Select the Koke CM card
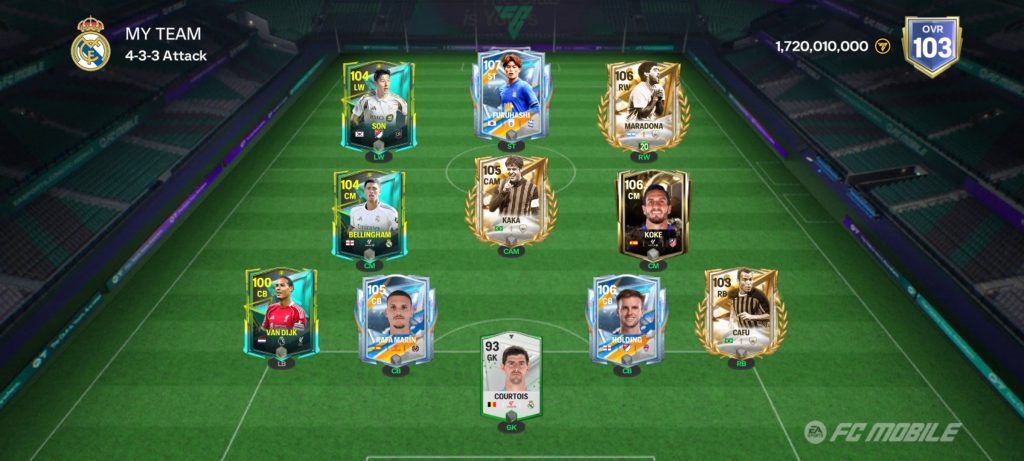Image resolution: width=1024 pixels, height=461 pixels. [x=652, y=213]
